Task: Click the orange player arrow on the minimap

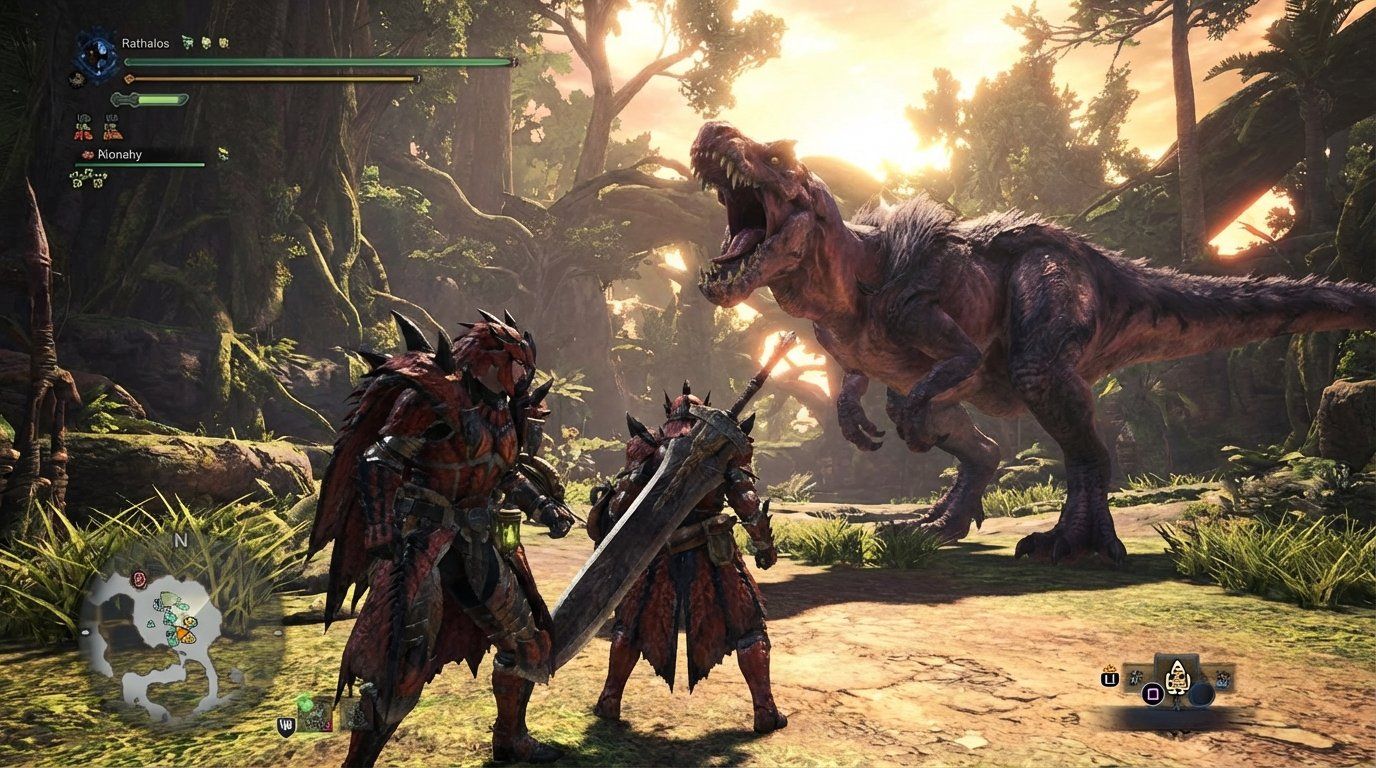Action: click(x=184, y=635)
